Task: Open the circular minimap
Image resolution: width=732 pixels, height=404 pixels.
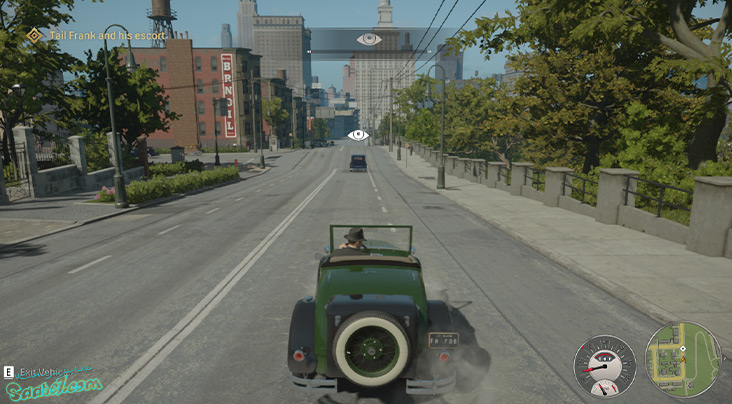Action: pyautogui.click(x=683, y=360)
